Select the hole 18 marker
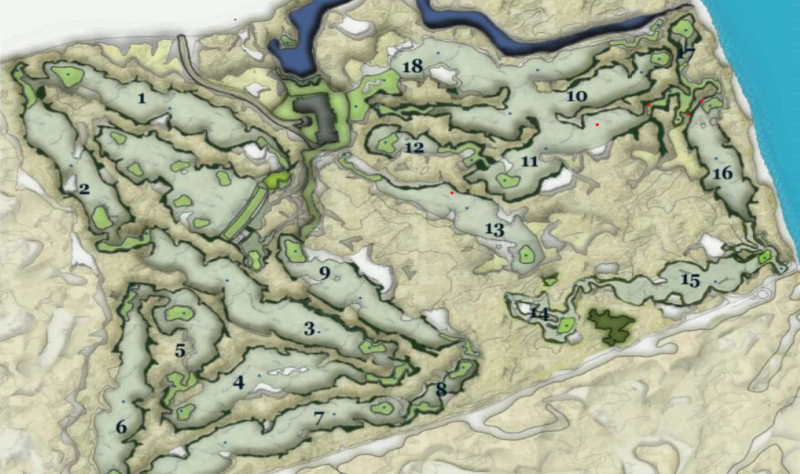The width and height of the screenshot is (800, 474). click(x=411, y=66)
